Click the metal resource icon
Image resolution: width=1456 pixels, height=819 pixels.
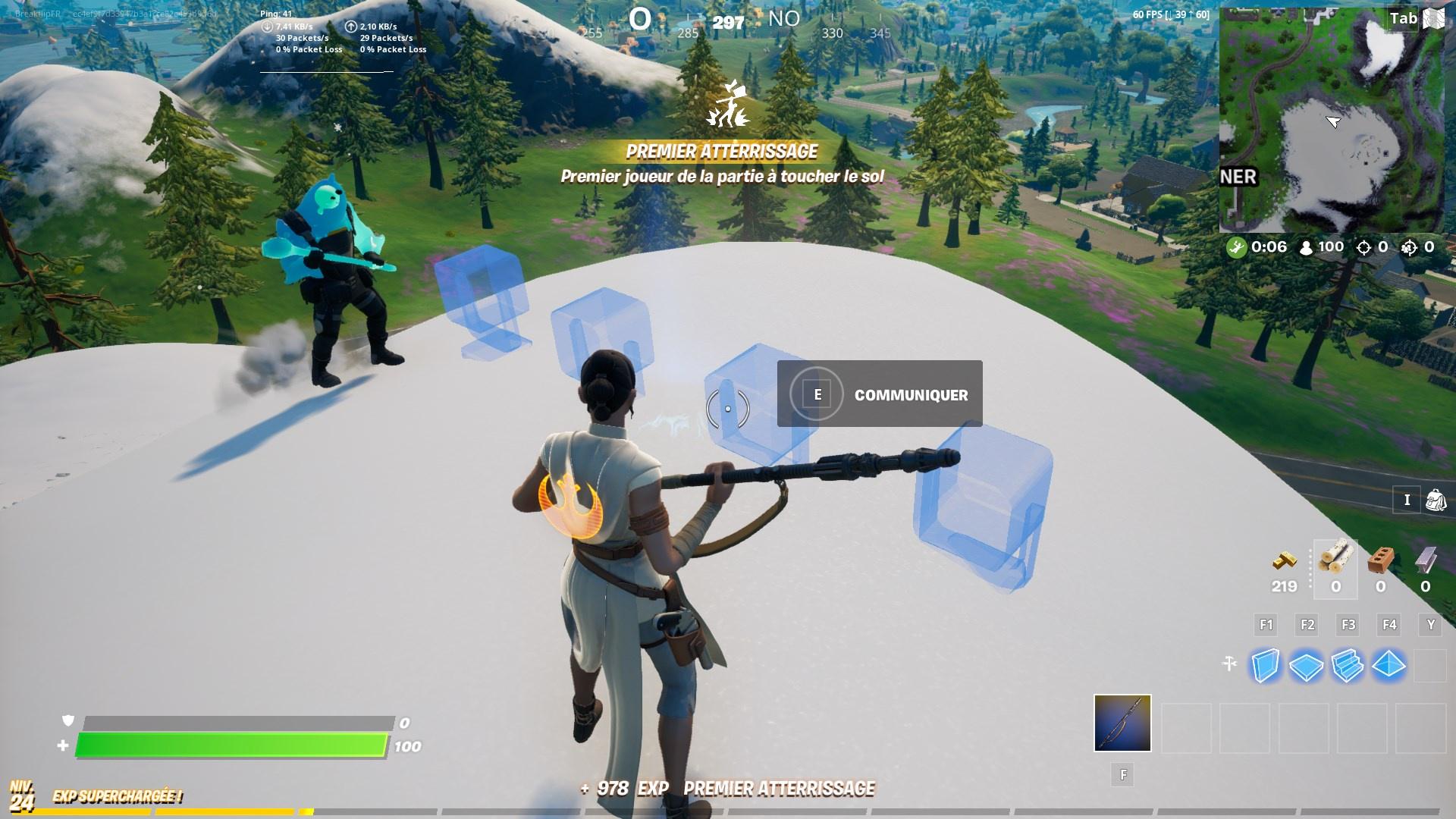pyautogui.click(x=1424, y=561)
